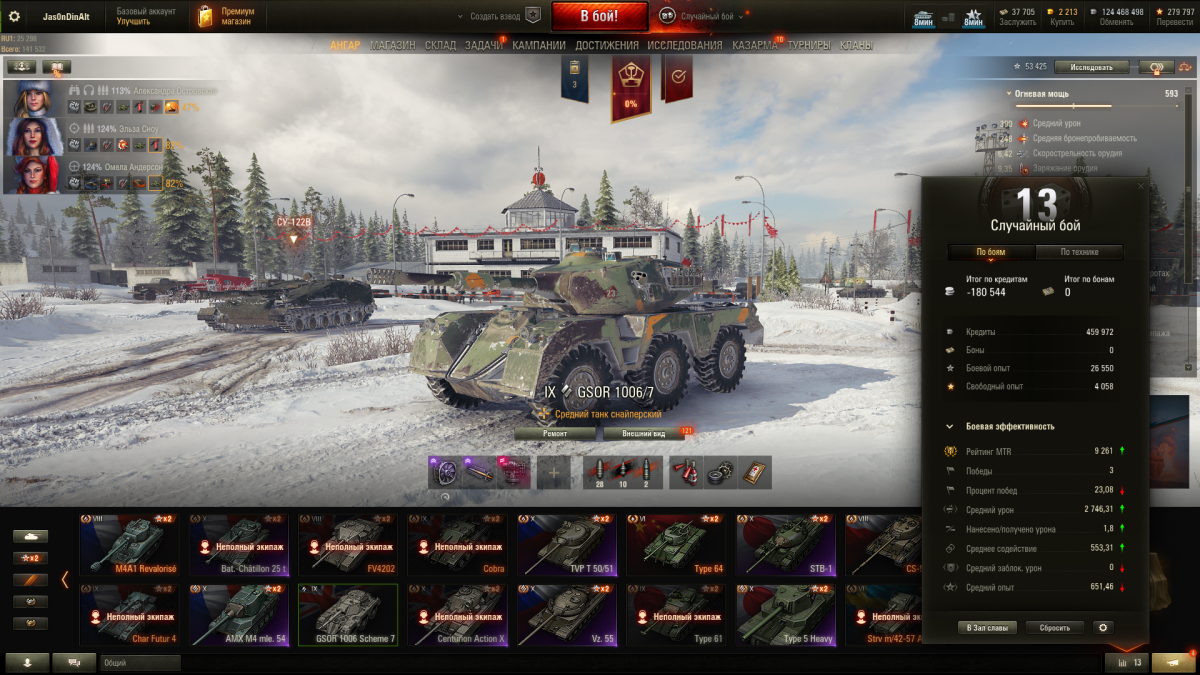Open the ДОСТИЖЕНИЯ tab
The image size is (1200, 675).
(x=606, y=45)
